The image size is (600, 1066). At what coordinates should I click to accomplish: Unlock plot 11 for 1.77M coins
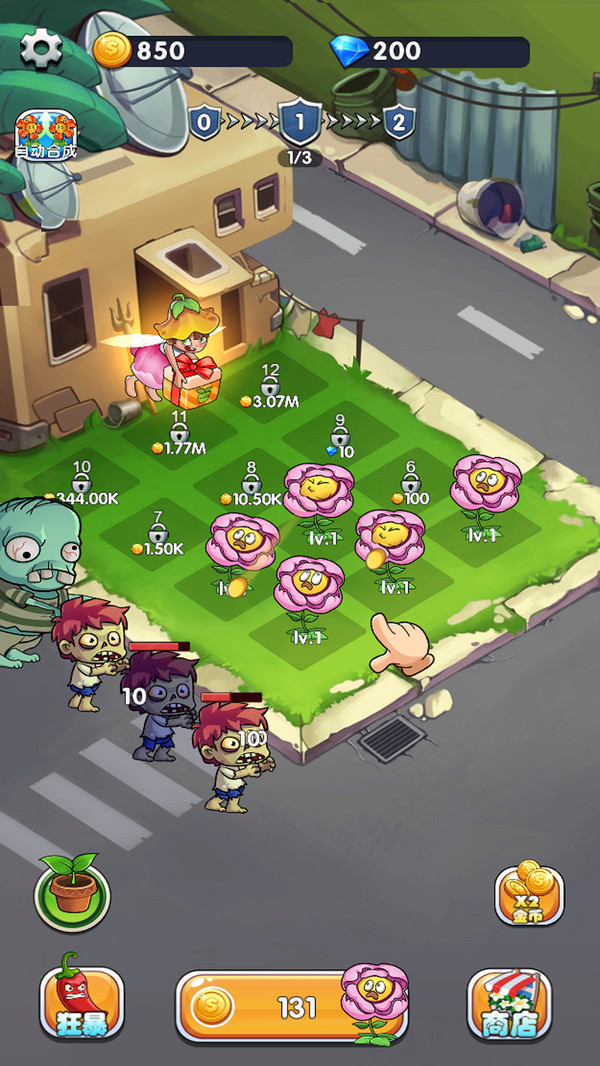pyautogui.click(x=179, y=435)
